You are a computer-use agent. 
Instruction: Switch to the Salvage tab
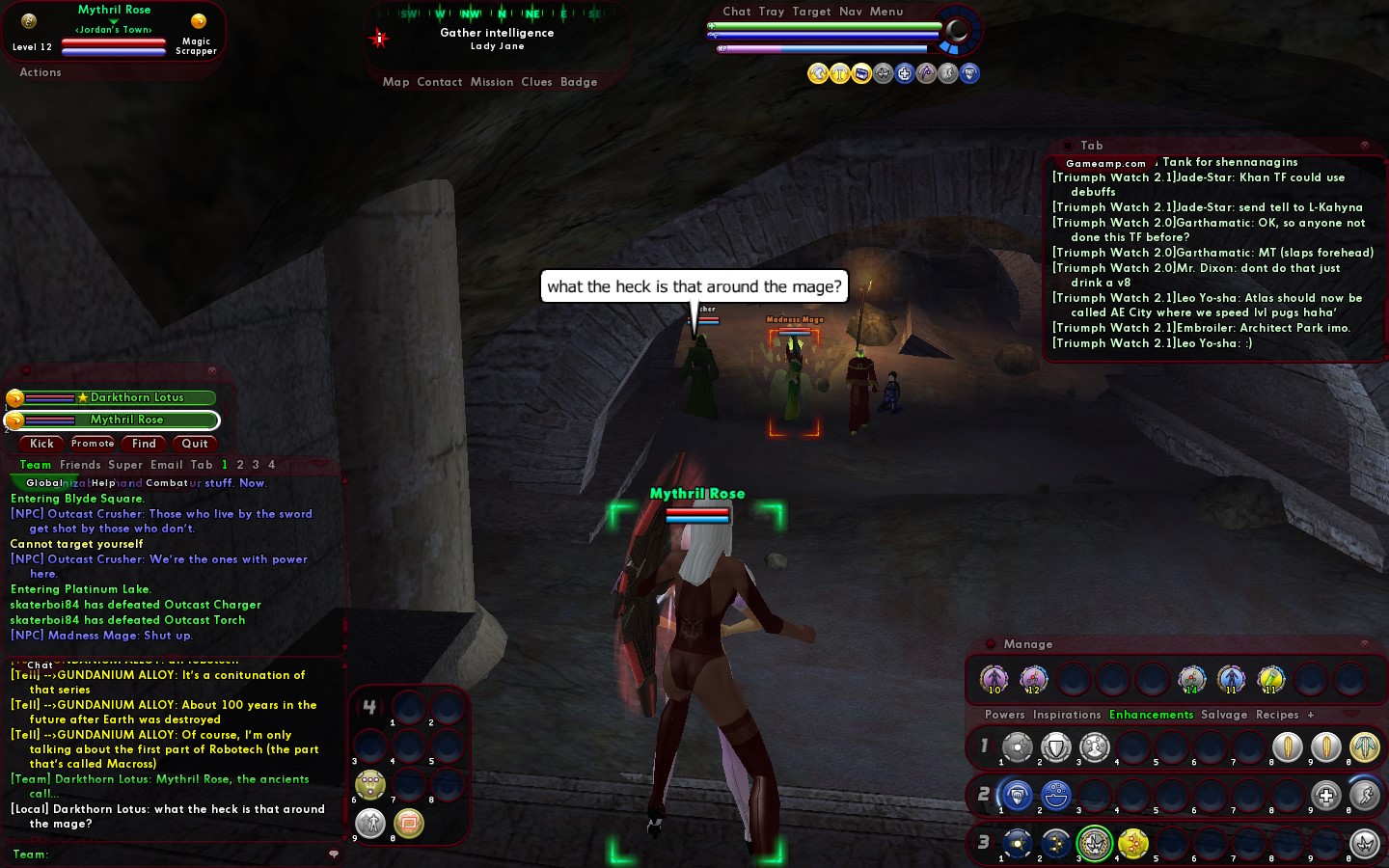point(1224,715)
